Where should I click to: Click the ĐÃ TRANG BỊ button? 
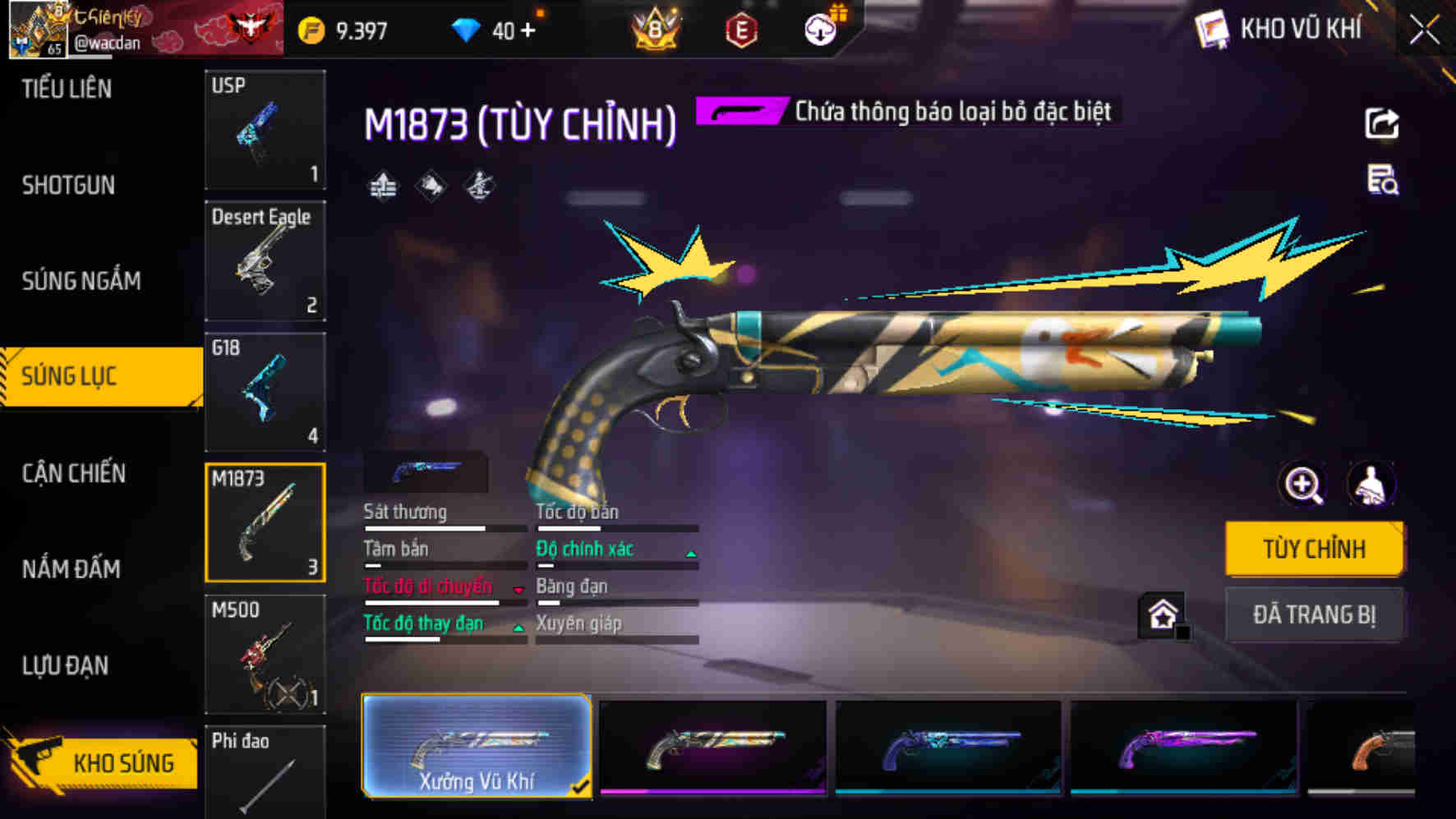pos(1314,614)
